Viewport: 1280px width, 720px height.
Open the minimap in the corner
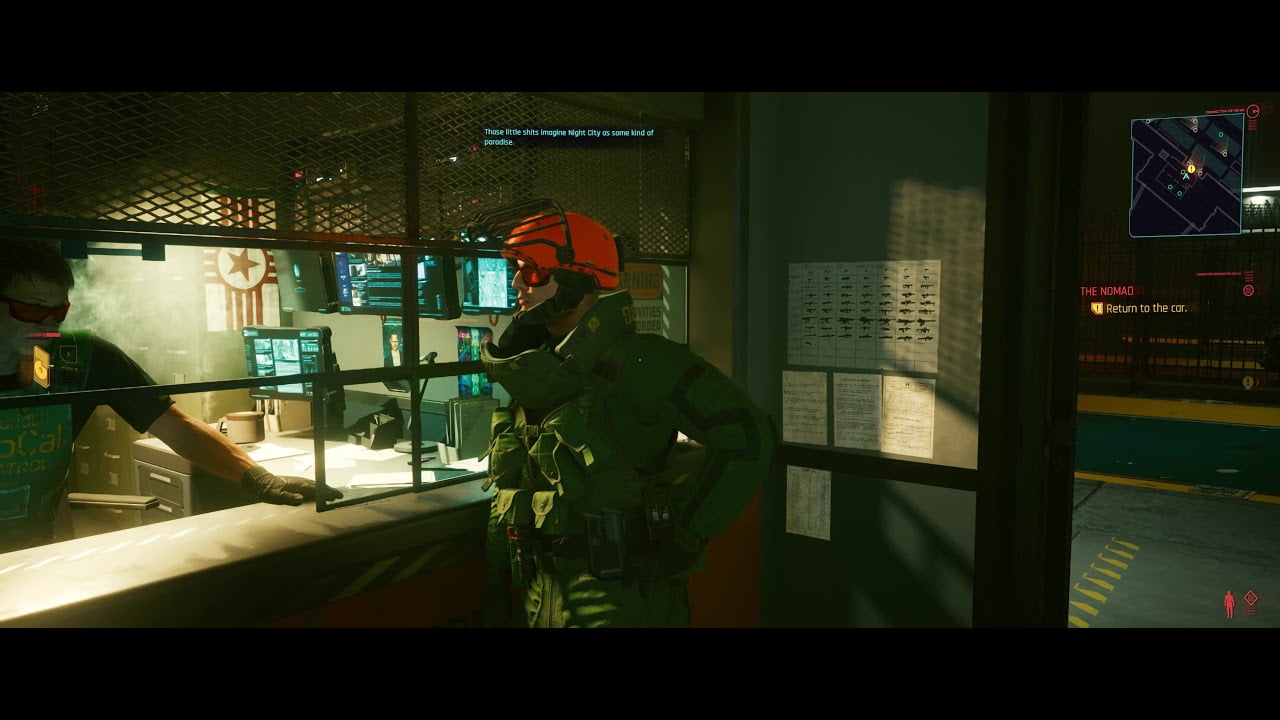tap(1187, 175)
